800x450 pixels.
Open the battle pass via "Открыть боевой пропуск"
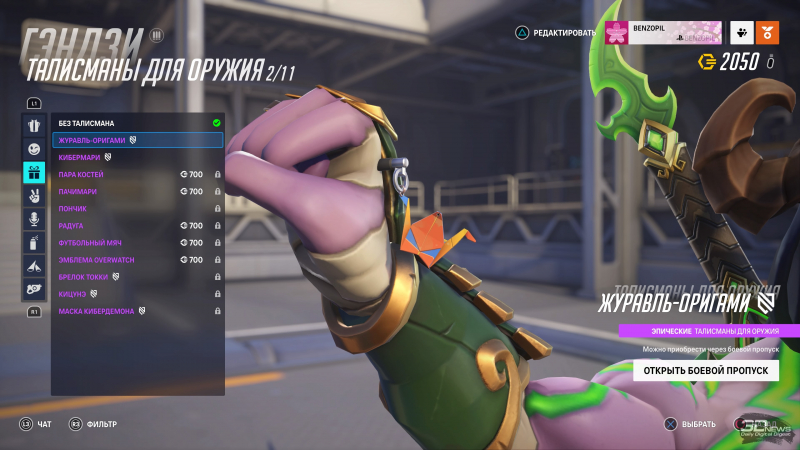pos(705,370)
